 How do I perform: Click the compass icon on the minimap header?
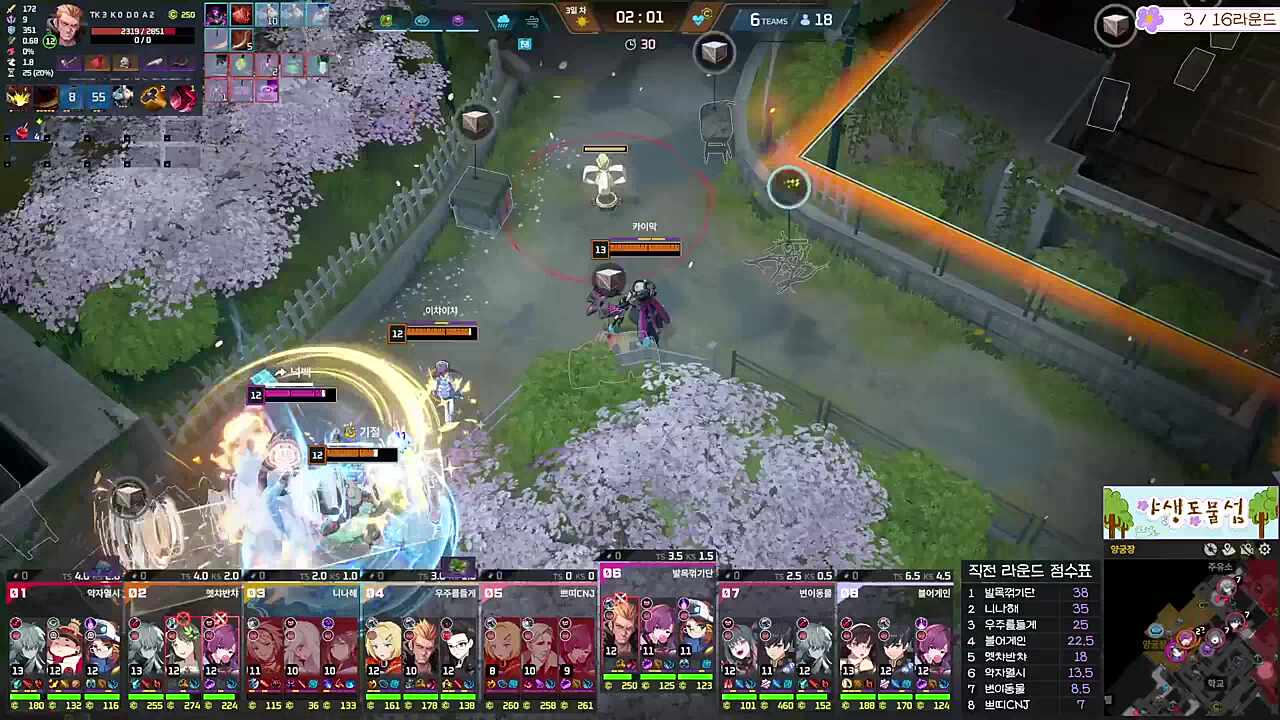[1210, 549]
